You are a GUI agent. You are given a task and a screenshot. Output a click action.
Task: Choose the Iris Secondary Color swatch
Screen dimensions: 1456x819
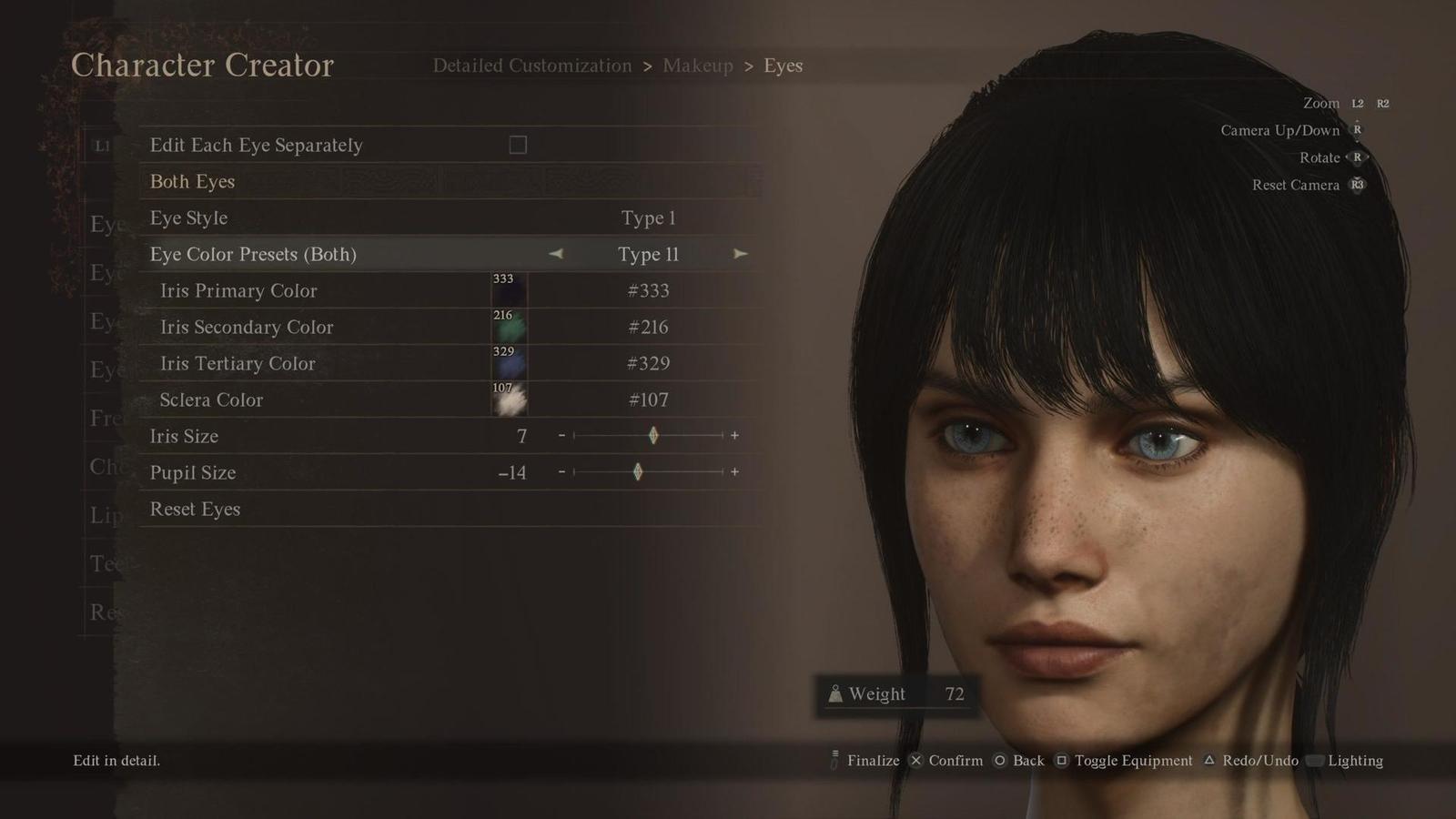tap(509, 327)
